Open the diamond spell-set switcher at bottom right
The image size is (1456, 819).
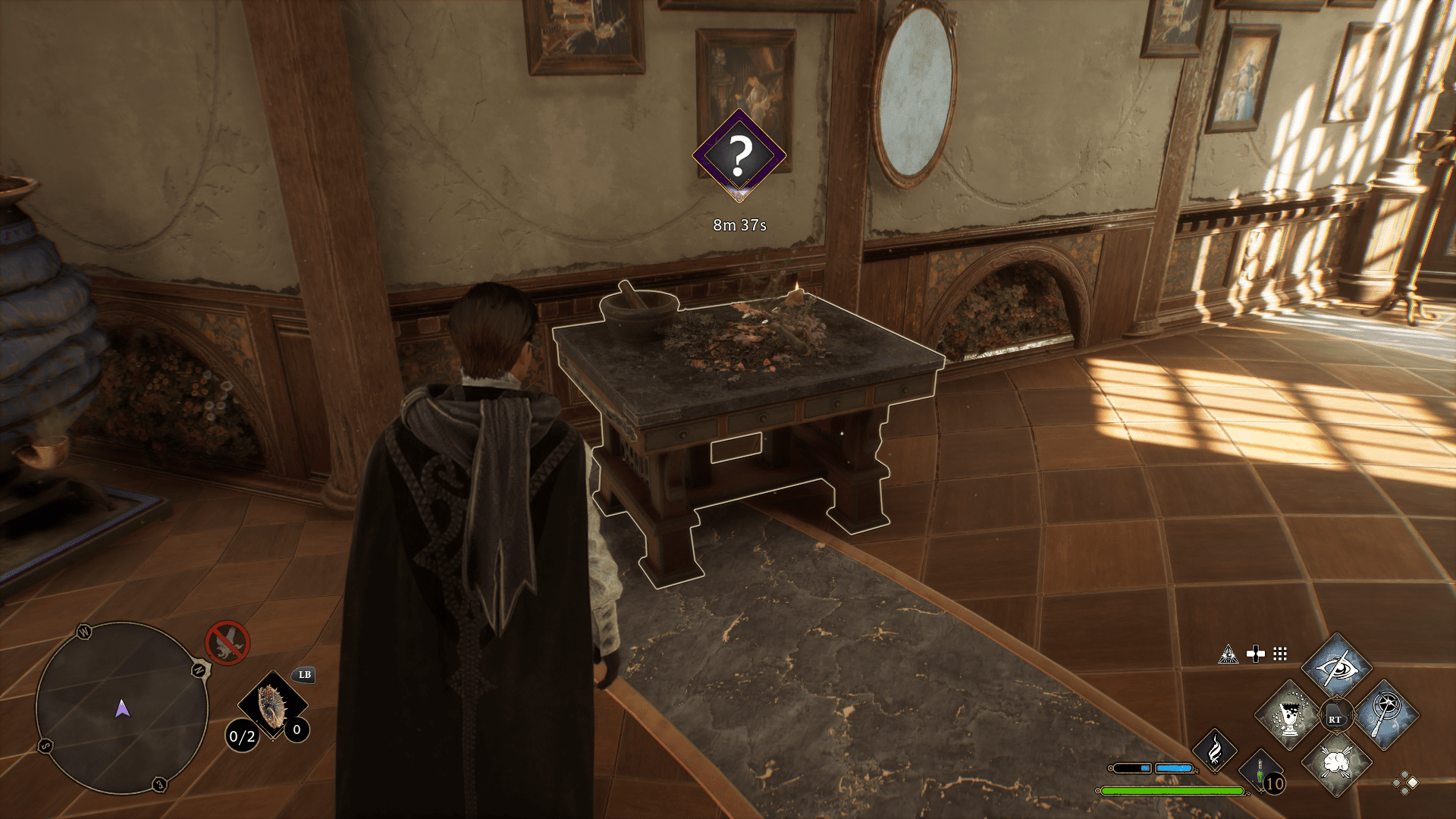[x=1404, y=783]
